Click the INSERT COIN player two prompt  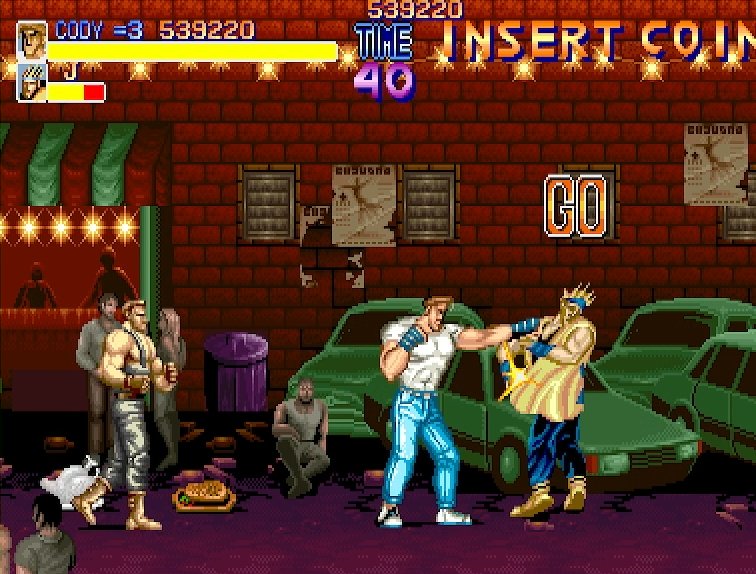(598, 42)
